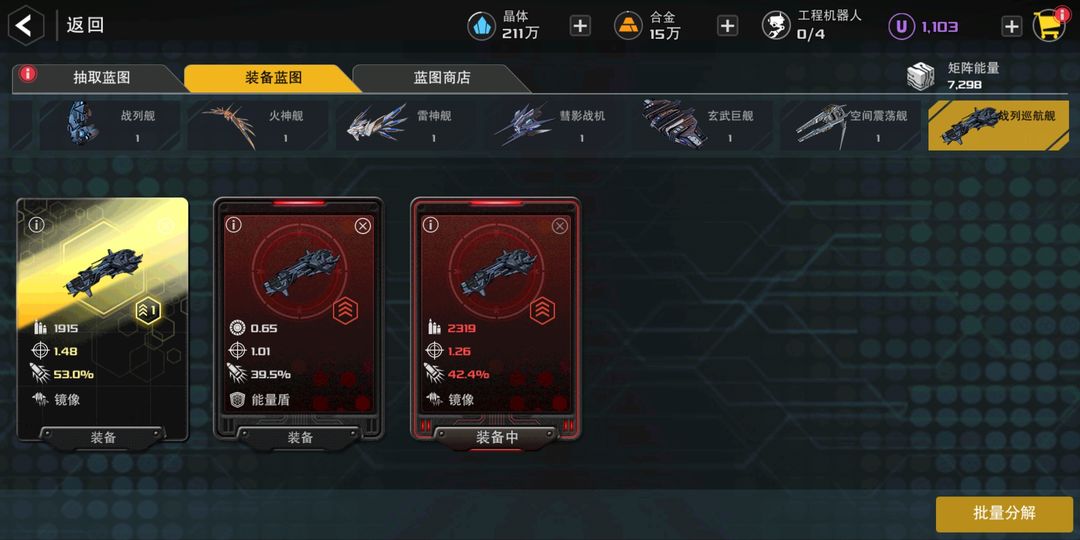Add more 合金 with its plus button
The image size is (1080, 540).
pos(728,26)
